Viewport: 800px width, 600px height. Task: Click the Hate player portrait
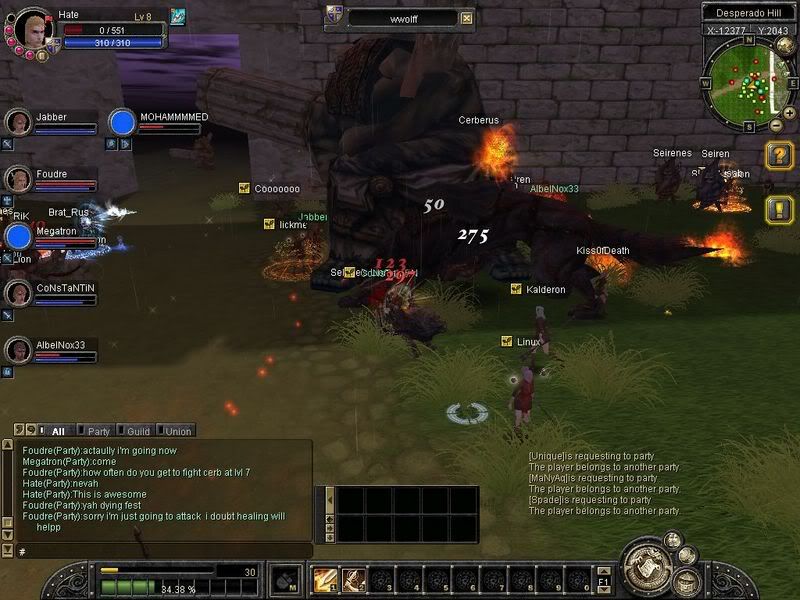tap(30, 27)
